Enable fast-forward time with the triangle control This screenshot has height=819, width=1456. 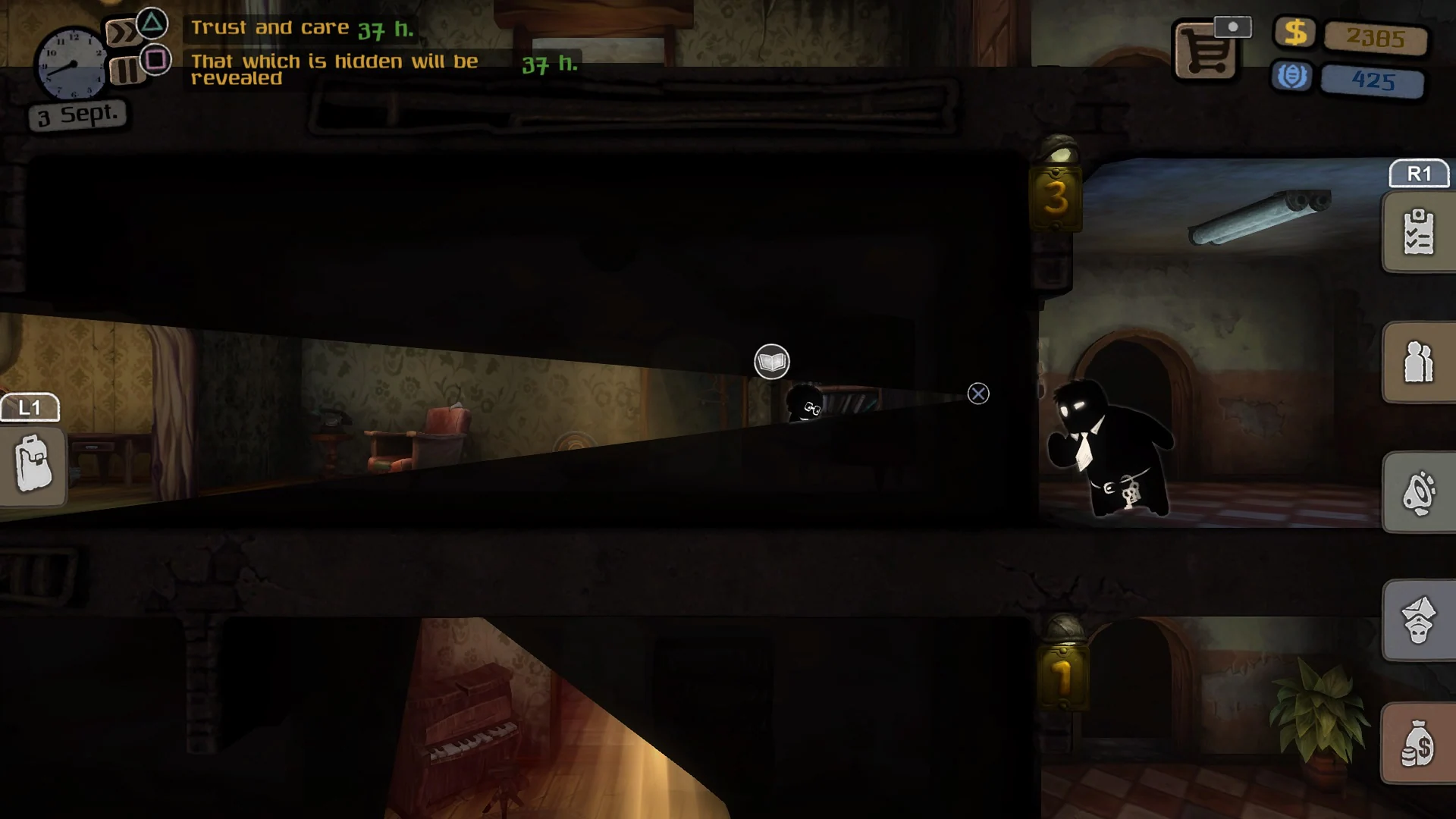pos(151,24)
